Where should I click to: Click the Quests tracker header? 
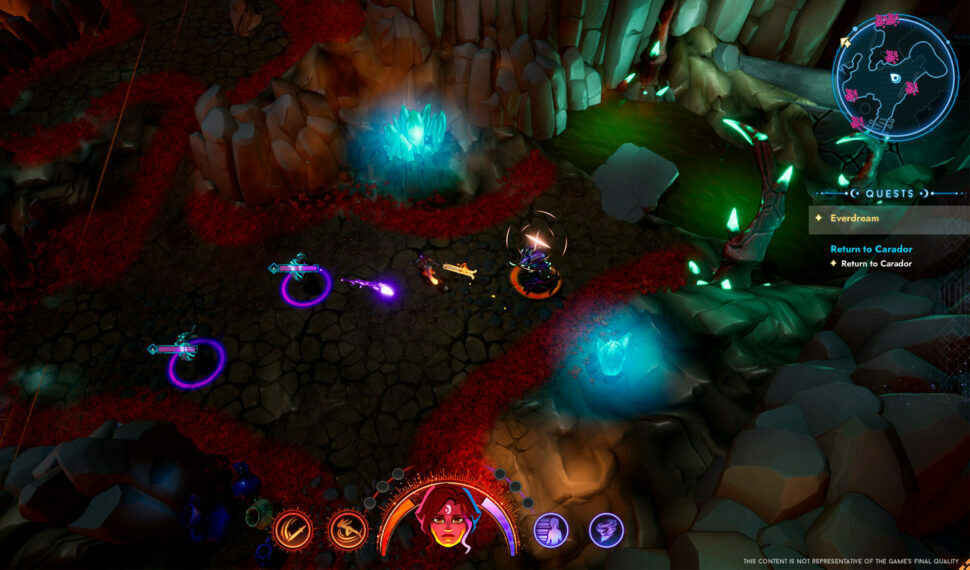click(x=889, y=193)
